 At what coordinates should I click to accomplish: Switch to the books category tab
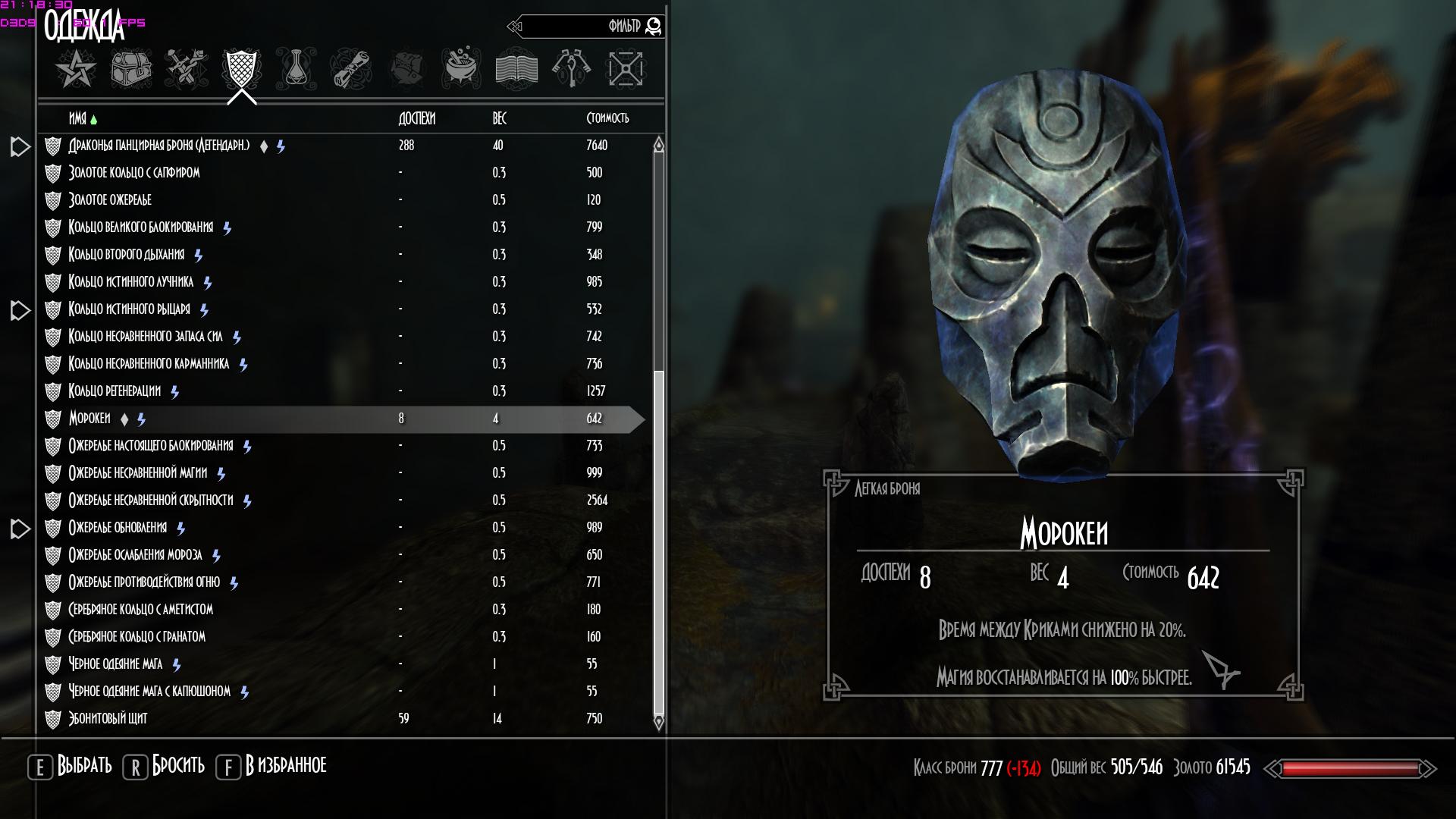point(516,70)
